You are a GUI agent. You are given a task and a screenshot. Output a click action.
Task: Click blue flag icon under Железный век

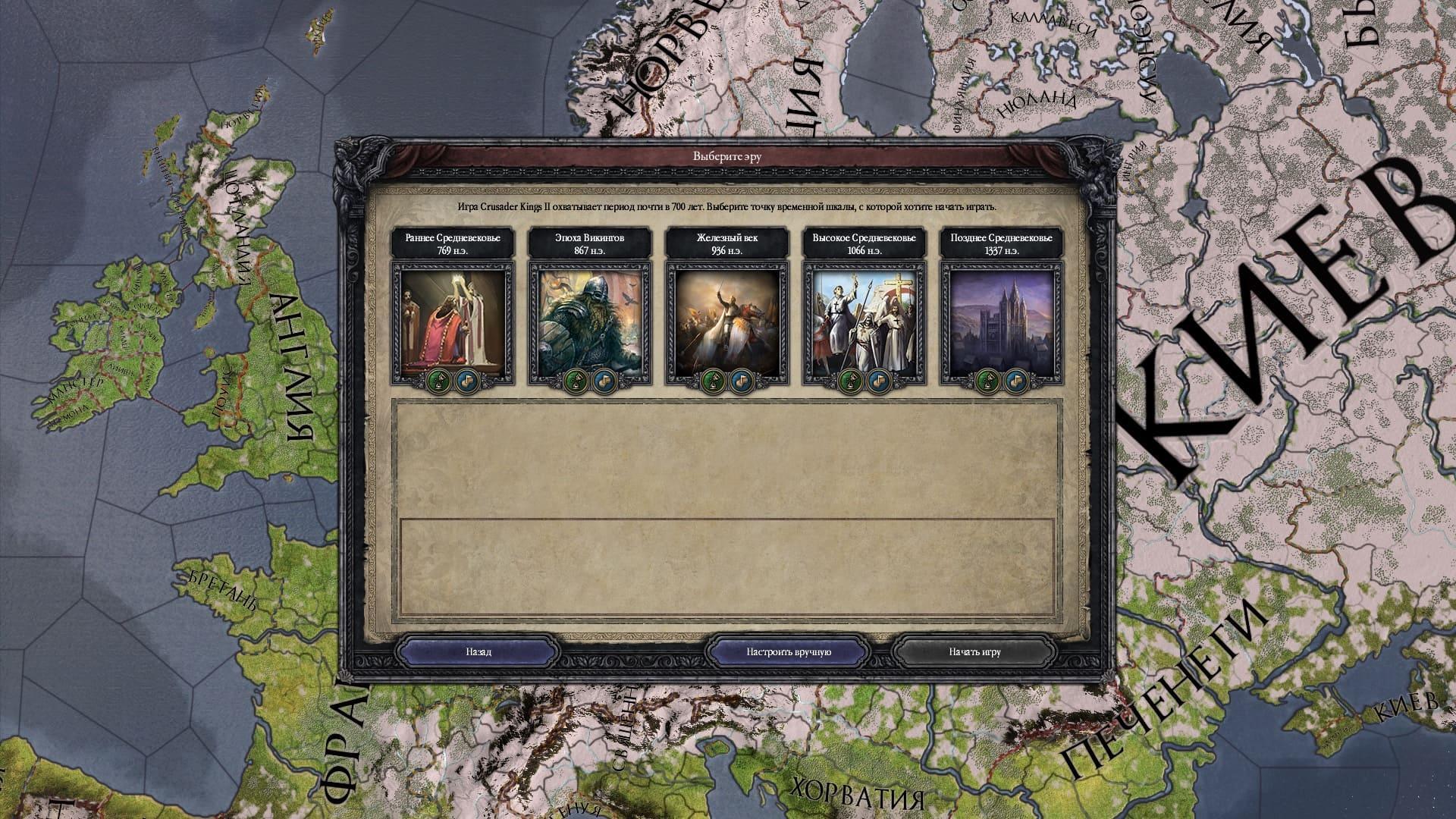pos(741,379)
